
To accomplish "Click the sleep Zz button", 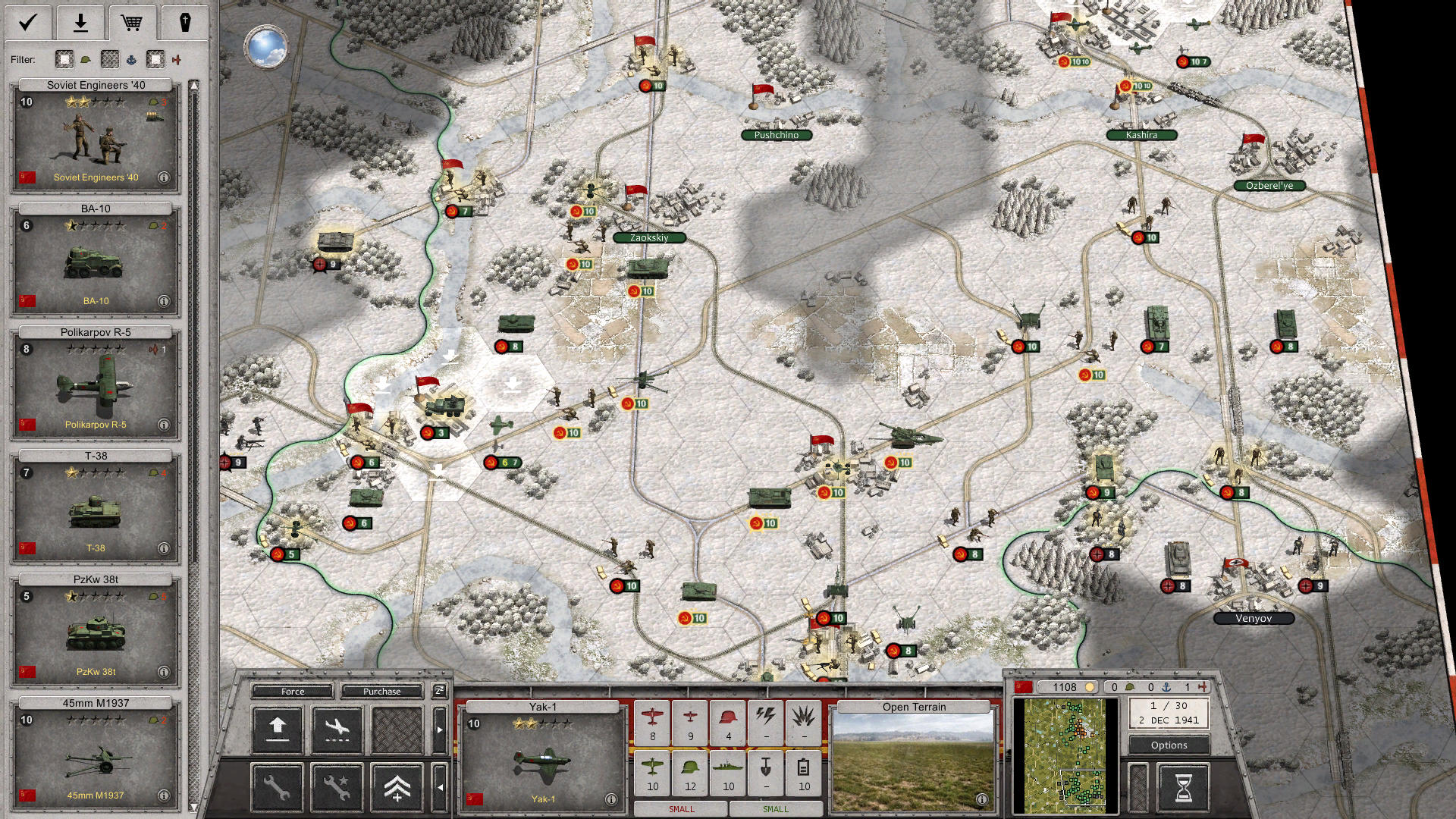I will tap(439, 691).
